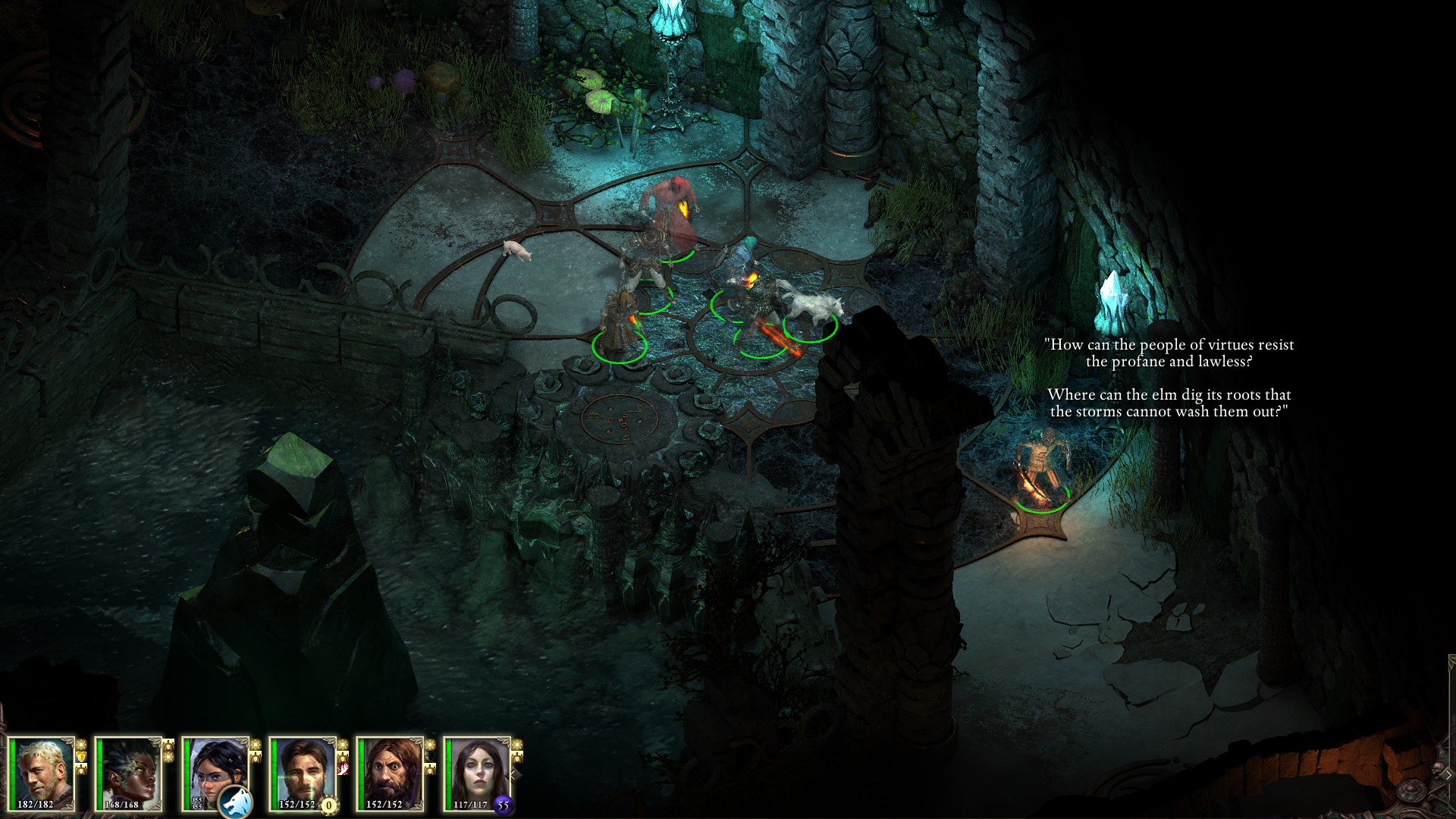Screen dimensions: 1456x819
Task: Expand the panel with the arrow tab
Action: (1448, 774)
